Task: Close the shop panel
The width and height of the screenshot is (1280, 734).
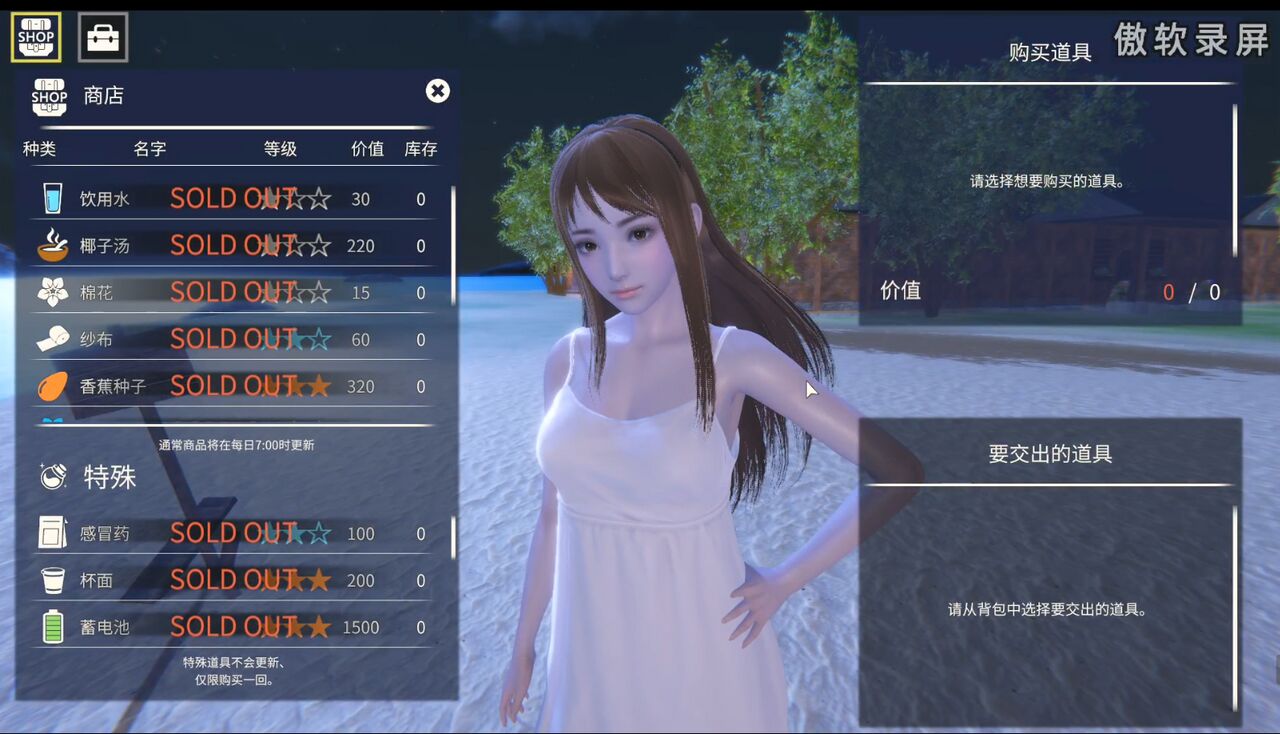Action: coord(437,91)
